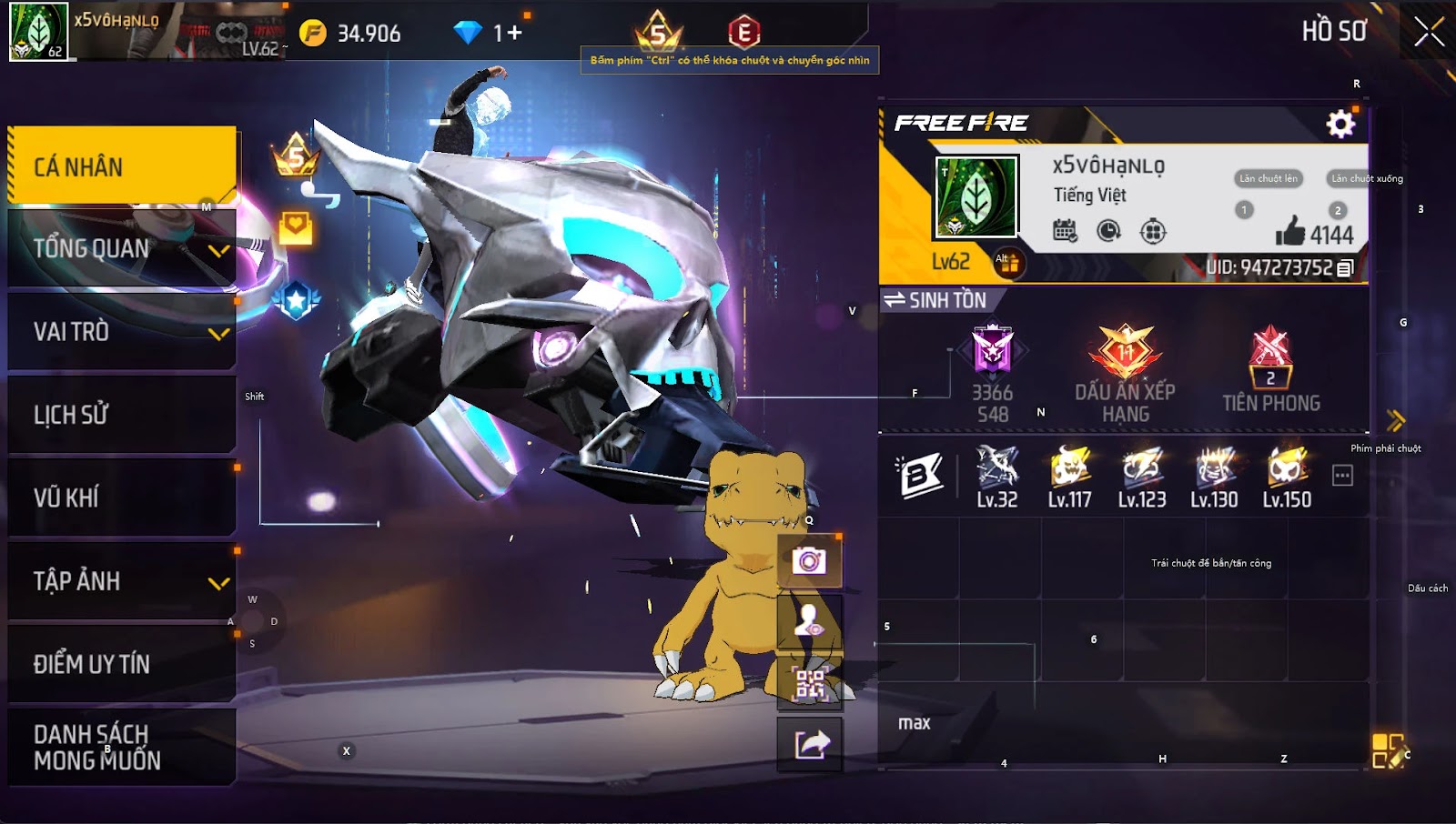The height and width of the screenshot is (824, 1456).
Task: Close the profile screen with the X
Action: point(1429,32)
